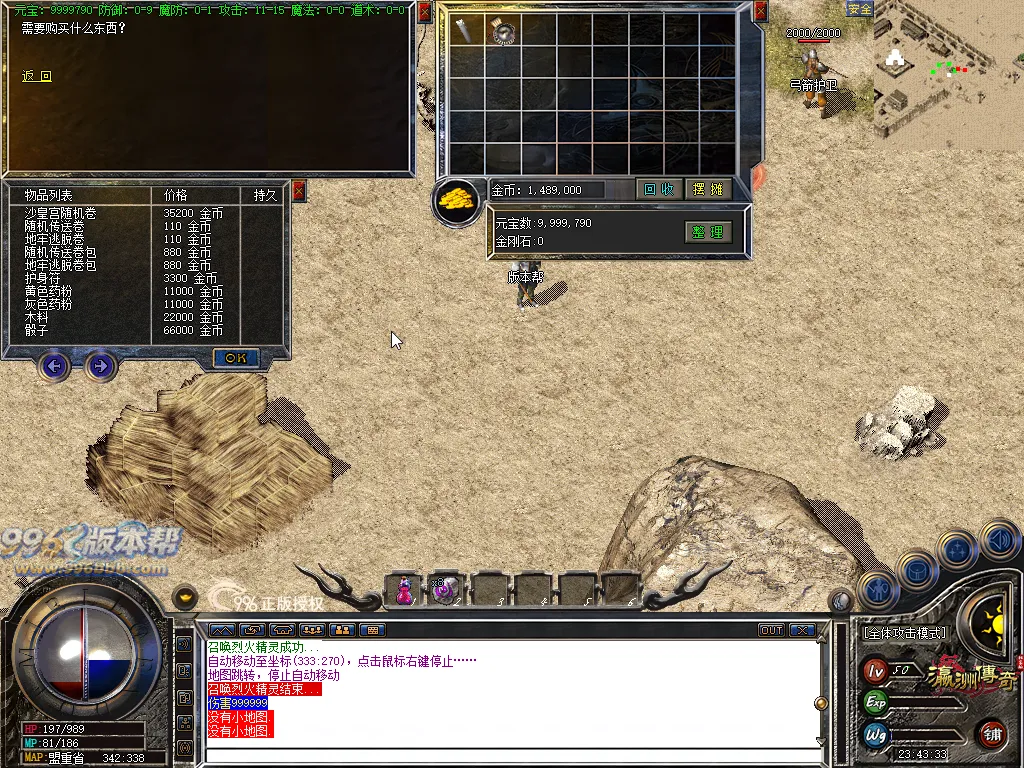The width and height of the screenshot is (1024, 768).
Task: Choose 护身符 from the item list
Action: click(x=43, y=278)
